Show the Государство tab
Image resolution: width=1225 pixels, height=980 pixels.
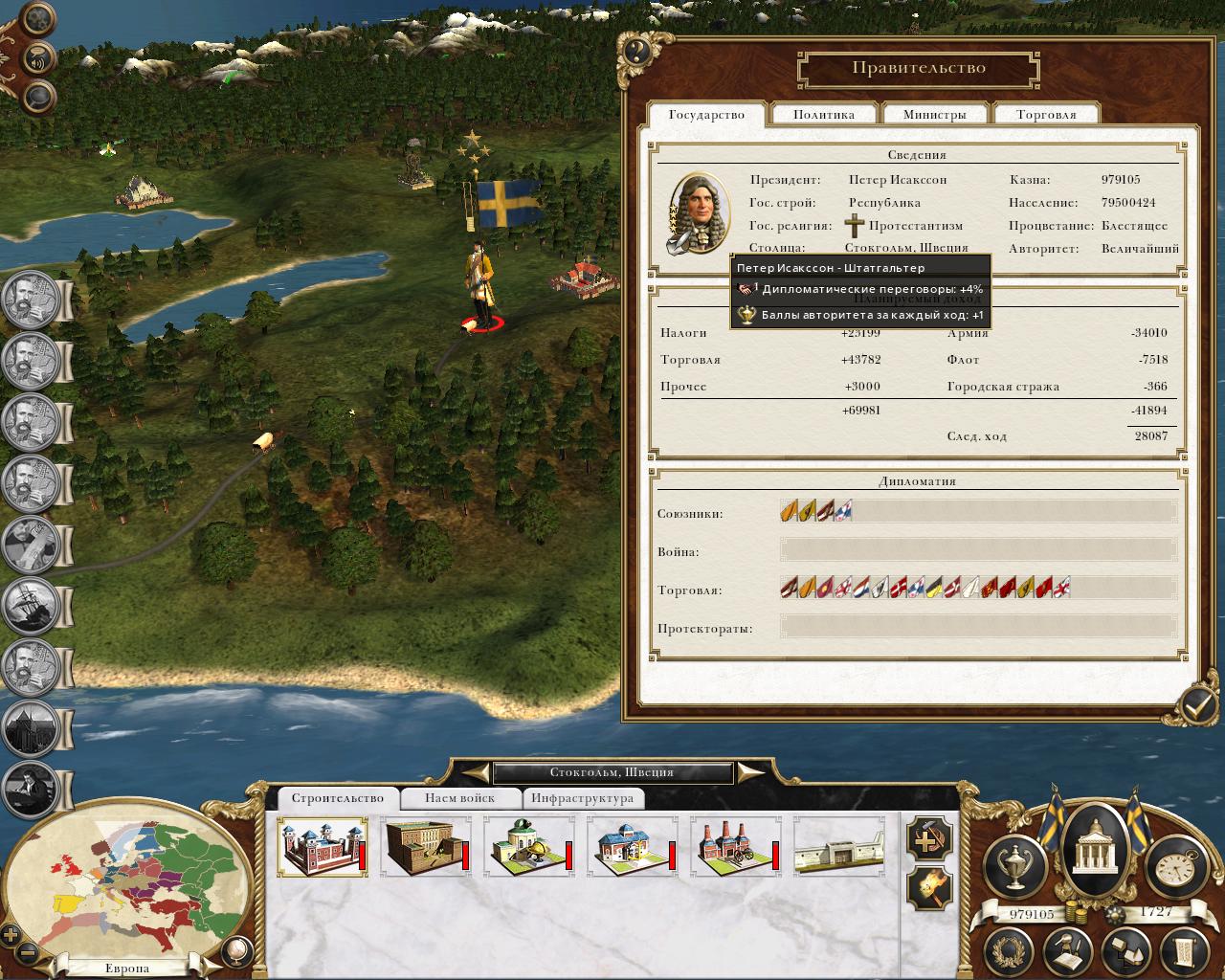pyautogui.click(x=706, y=115)
